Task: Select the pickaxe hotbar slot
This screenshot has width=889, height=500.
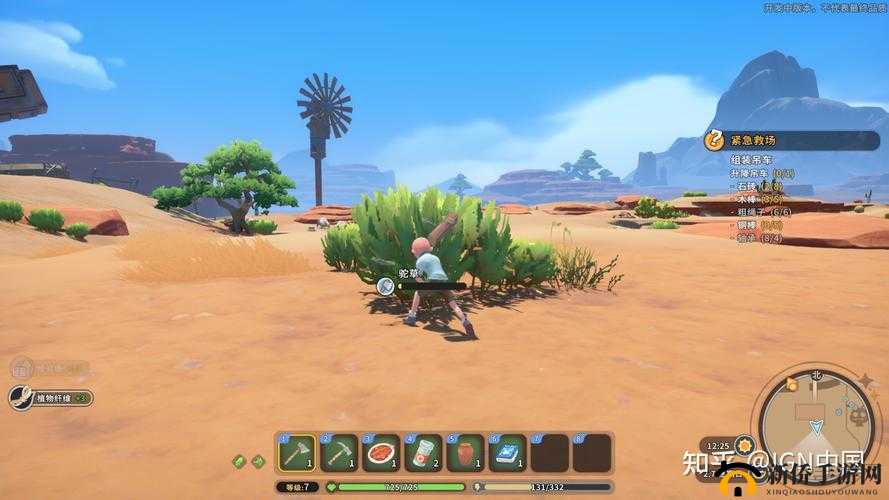Action: click(x=339, y=453)
